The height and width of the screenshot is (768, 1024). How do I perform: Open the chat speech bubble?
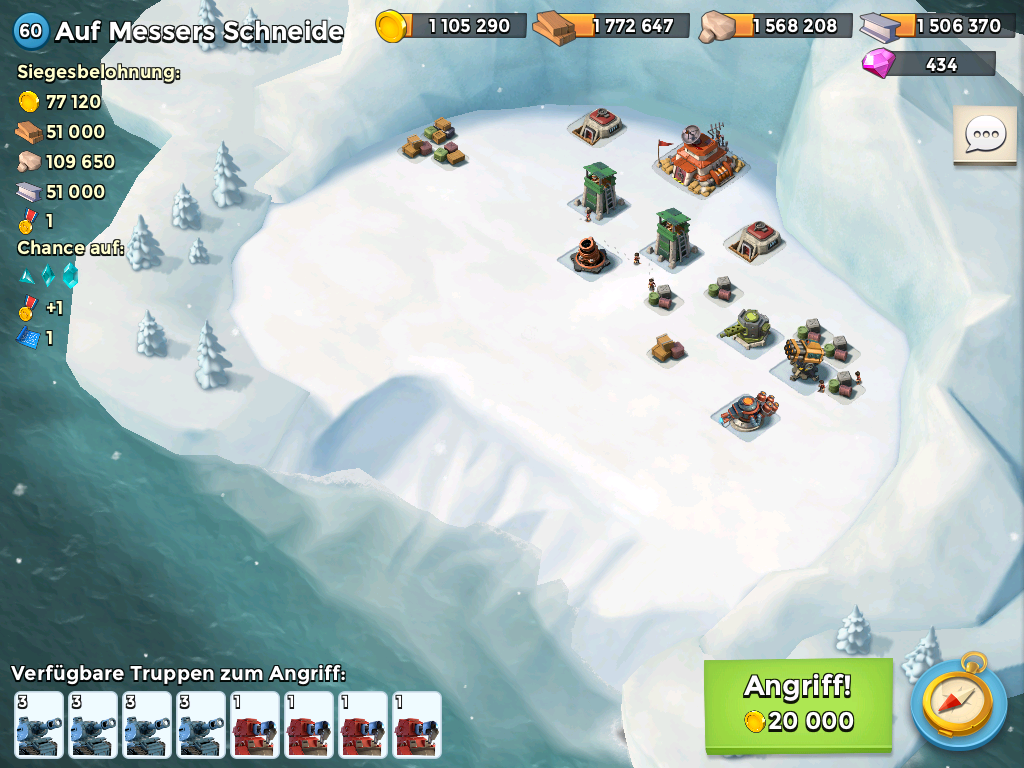(x=985, y=135)
